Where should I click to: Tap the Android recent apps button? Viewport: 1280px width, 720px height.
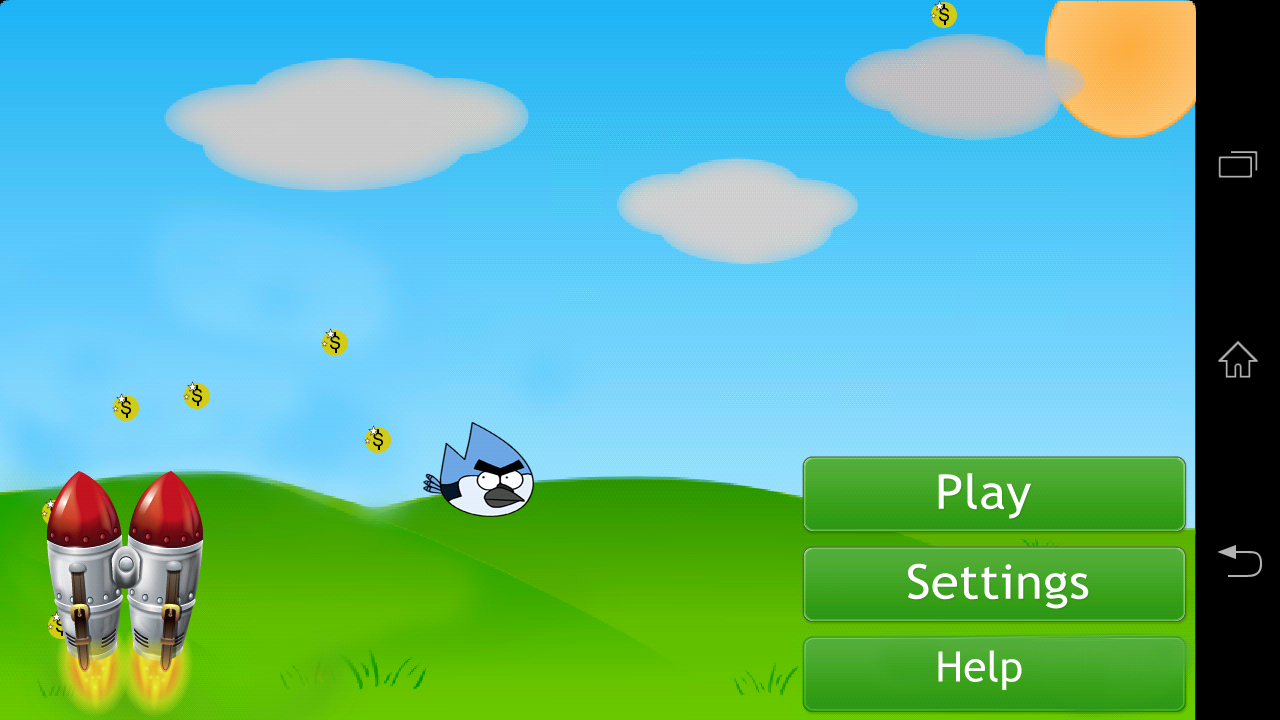point(1238,163)
